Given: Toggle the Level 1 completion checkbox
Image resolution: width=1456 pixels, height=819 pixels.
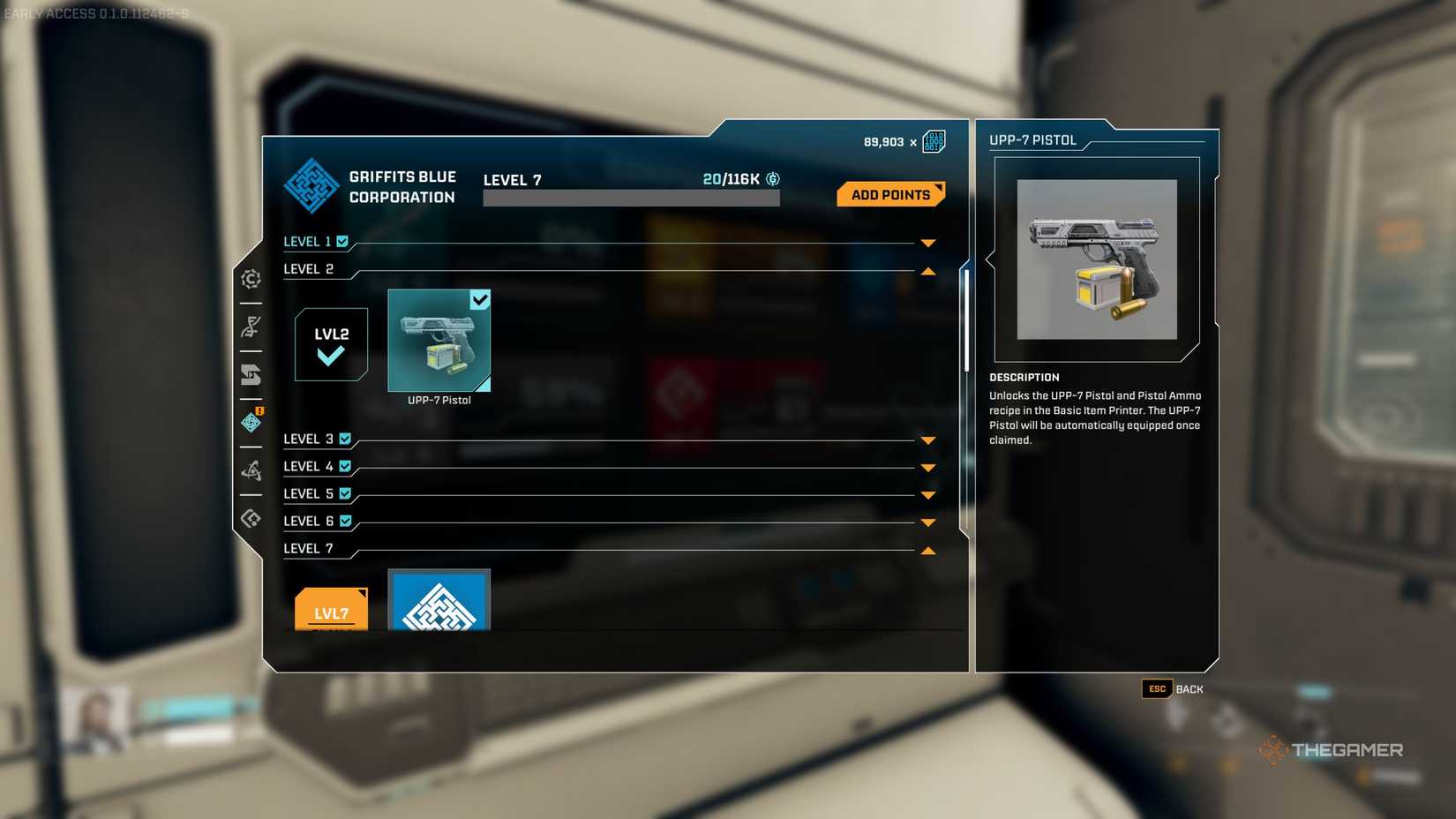Looking at the screenshot, I should [343, 240].
